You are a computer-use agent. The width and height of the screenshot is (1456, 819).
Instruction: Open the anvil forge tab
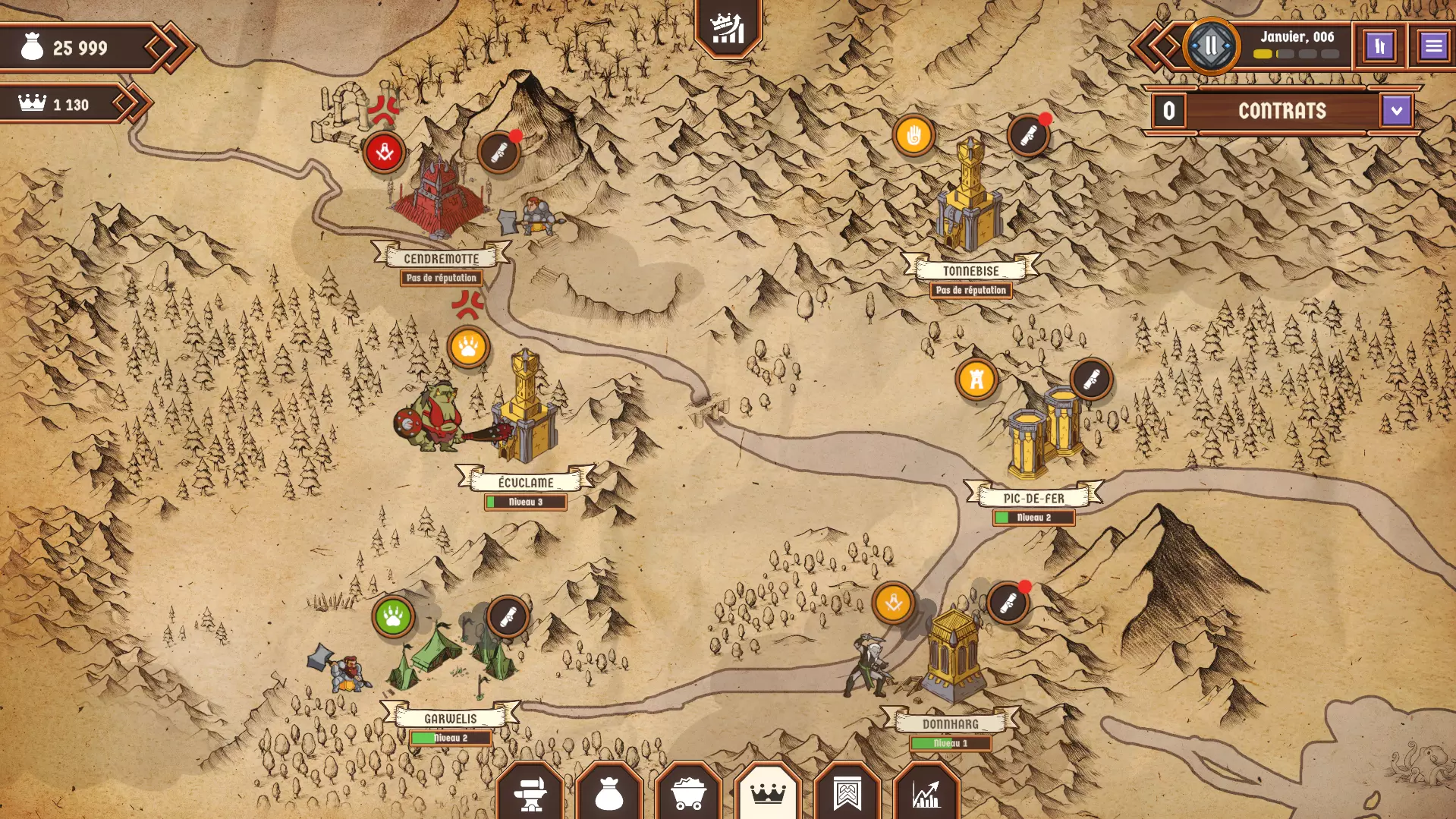pyautogui.click(x=530, y=793)
